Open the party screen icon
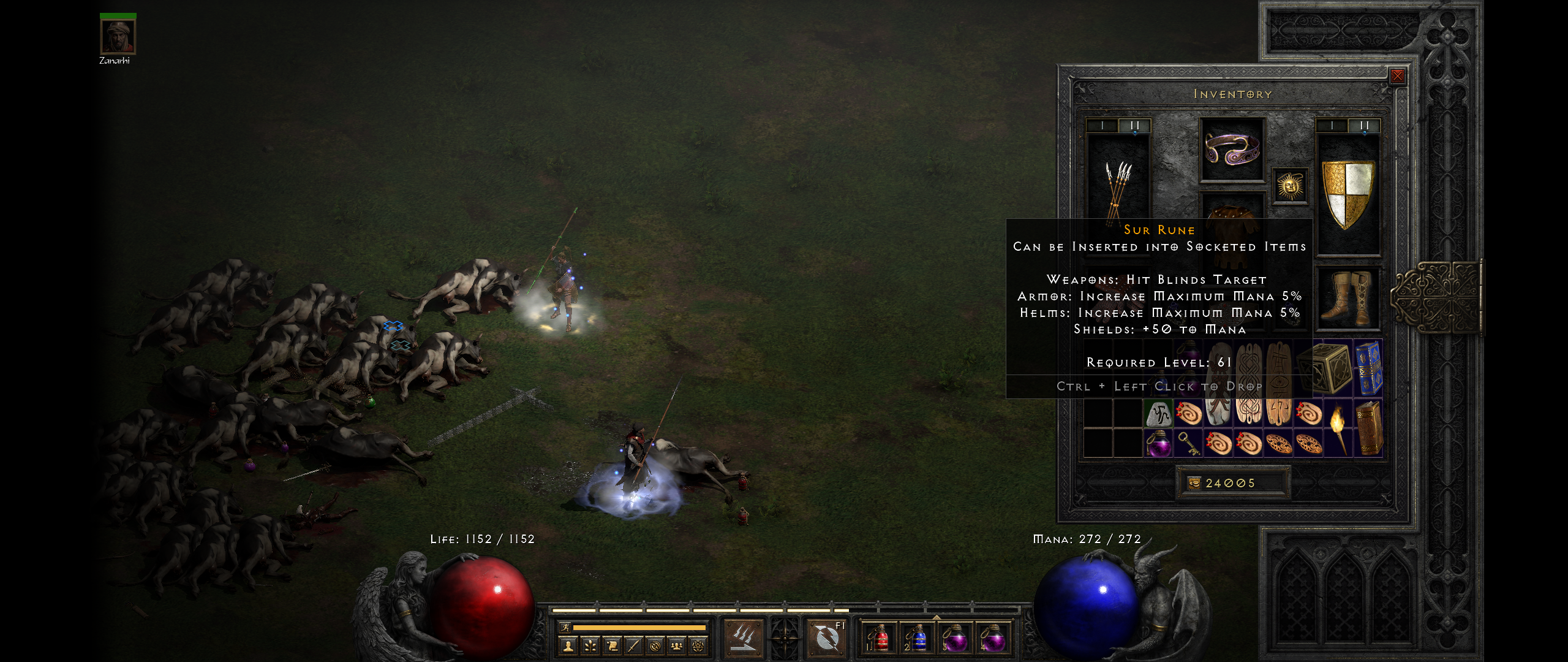This screenshot has height=662, width=1568. 676,645
